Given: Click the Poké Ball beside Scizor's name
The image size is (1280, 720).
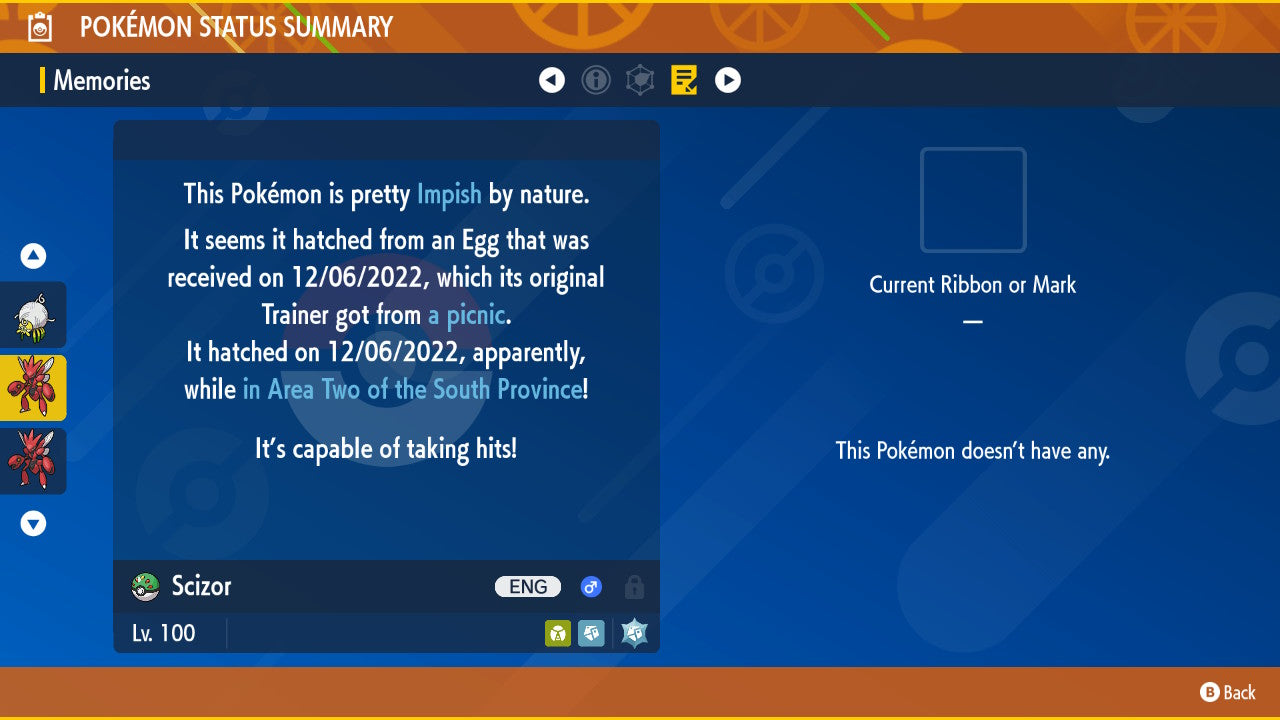Looking at the screenshot, I should coord(142,586).
